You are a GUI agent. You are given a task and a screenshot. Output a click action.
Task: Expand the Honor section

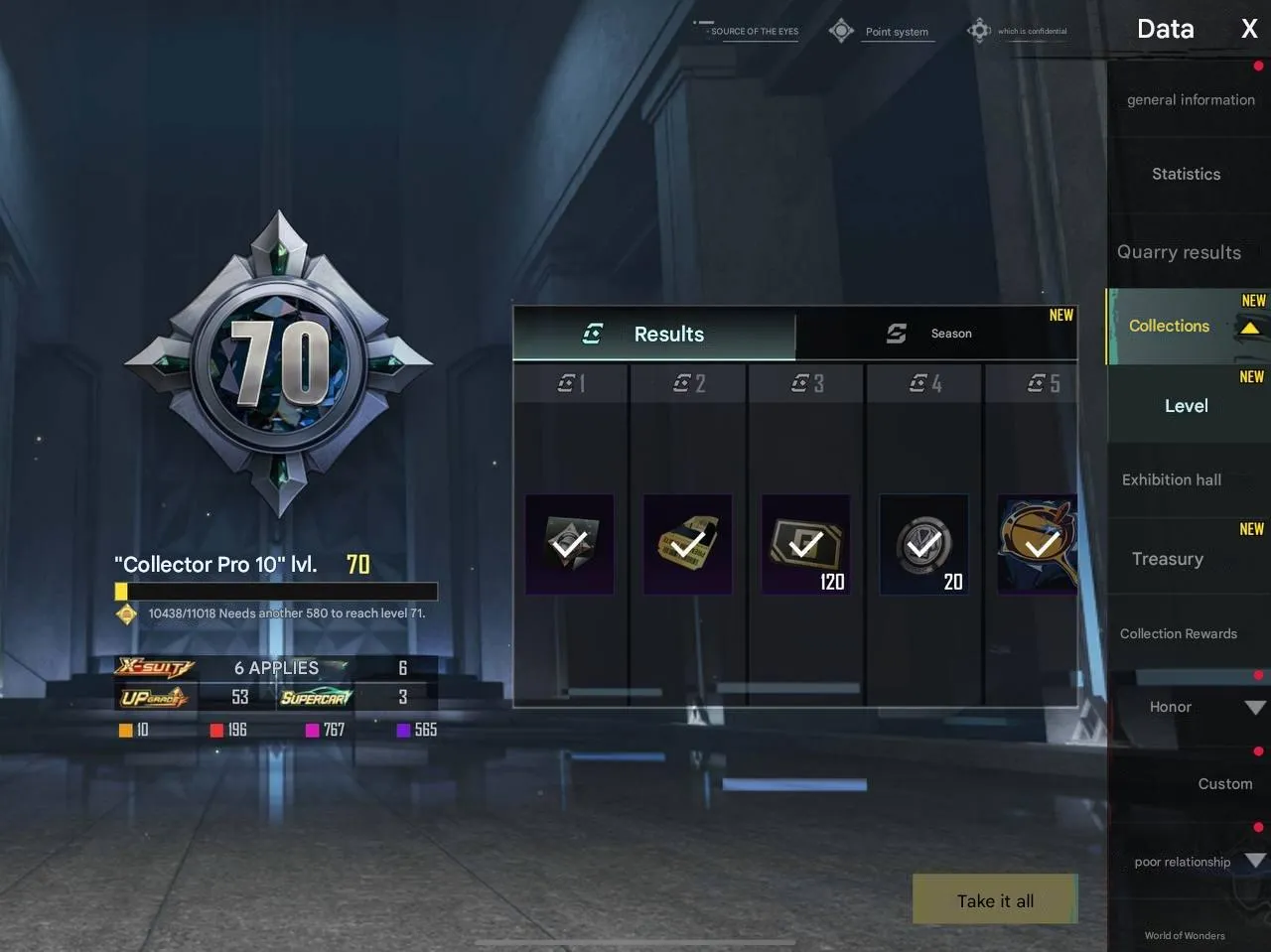click(x=1253, y=707)
